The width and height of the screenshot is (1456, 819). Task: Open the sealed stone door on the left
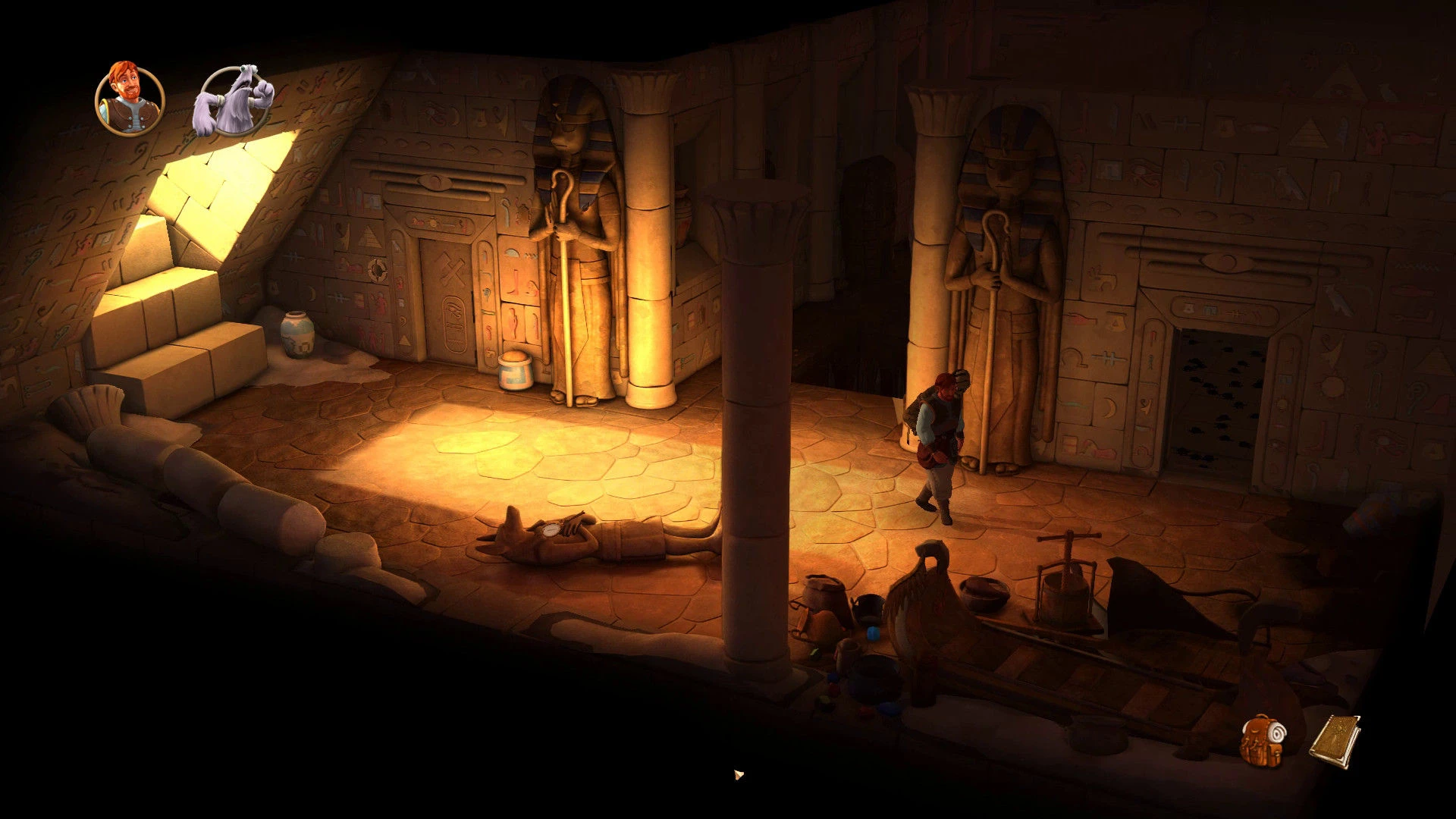(x=447, y=296)
